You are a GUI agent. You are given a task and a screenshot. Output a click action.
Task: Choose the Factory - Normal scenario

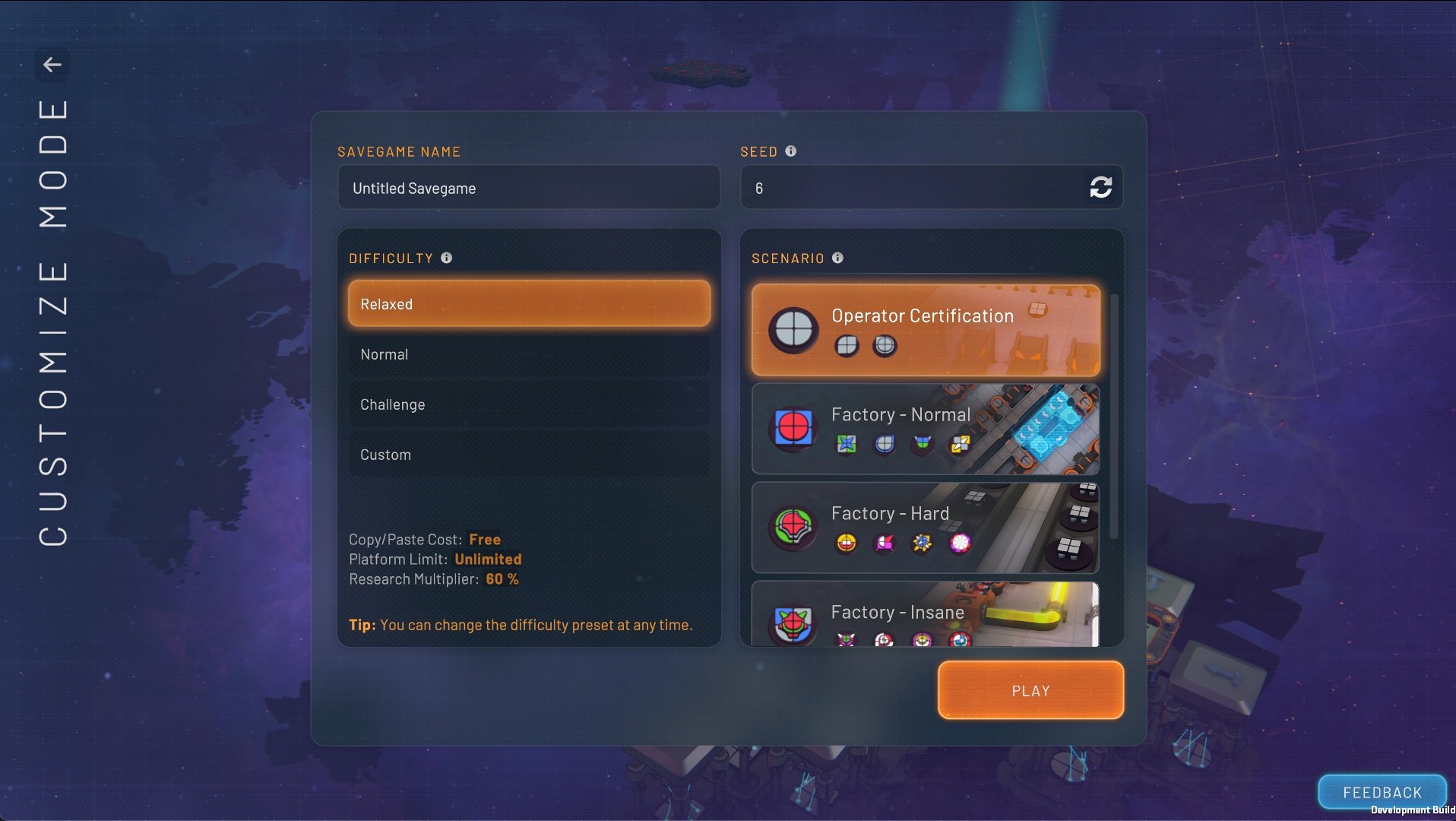(925, 429)
